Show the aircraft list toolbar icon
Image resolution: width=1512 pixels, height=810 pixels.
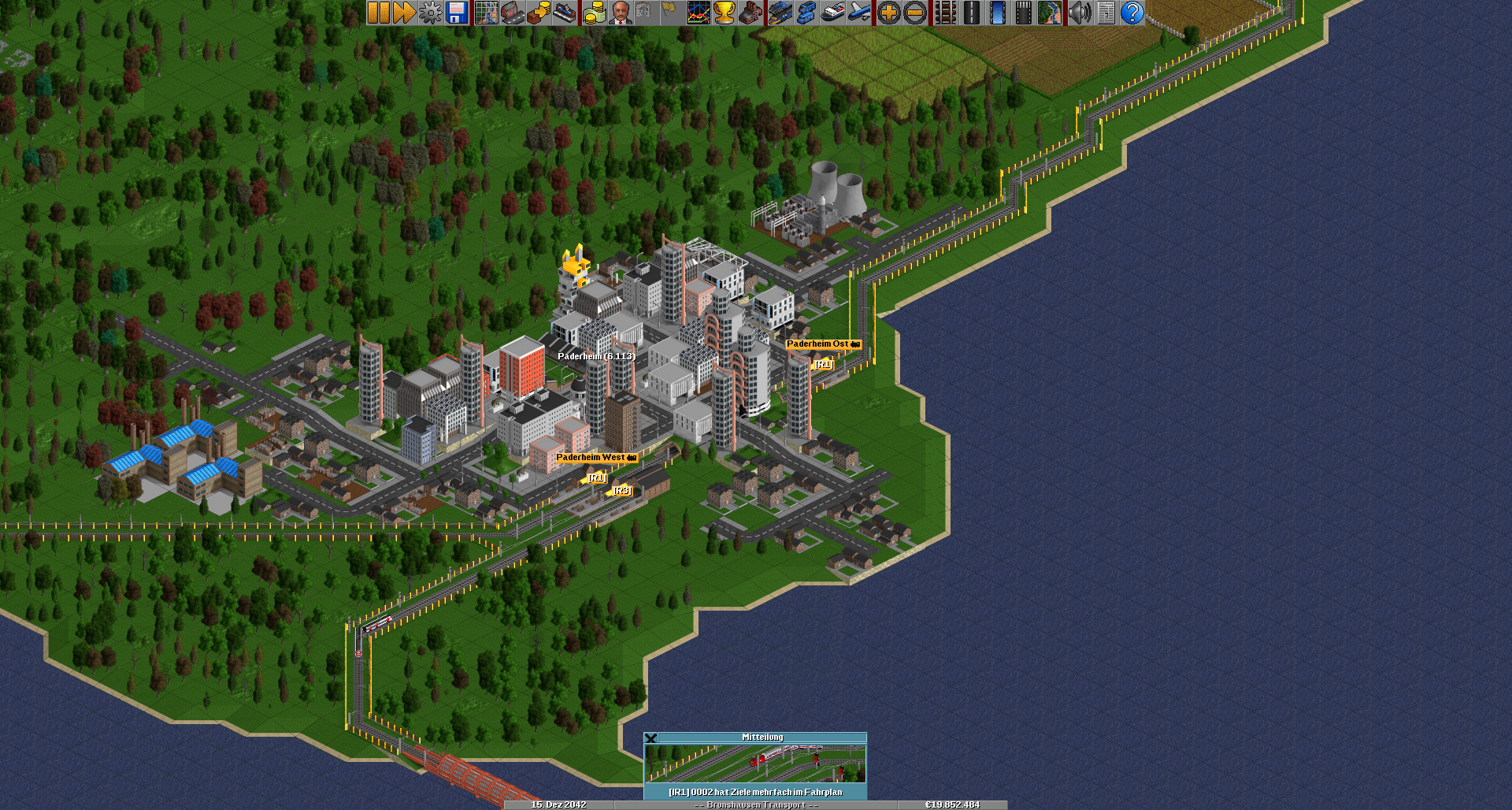click(x=859, y=13)
